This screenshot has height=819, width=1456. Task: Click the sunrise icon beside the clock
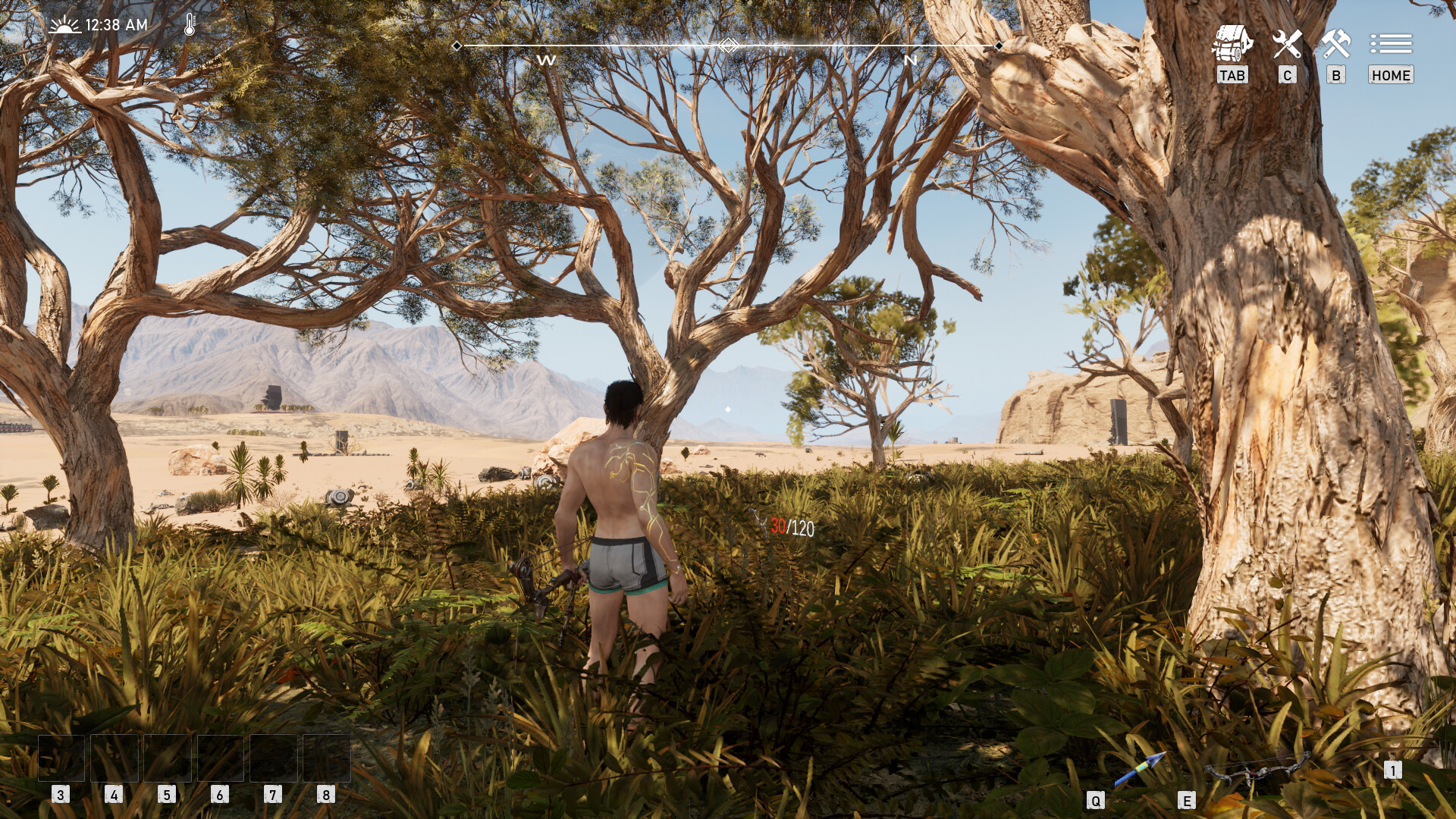click(x=67, y=24)
